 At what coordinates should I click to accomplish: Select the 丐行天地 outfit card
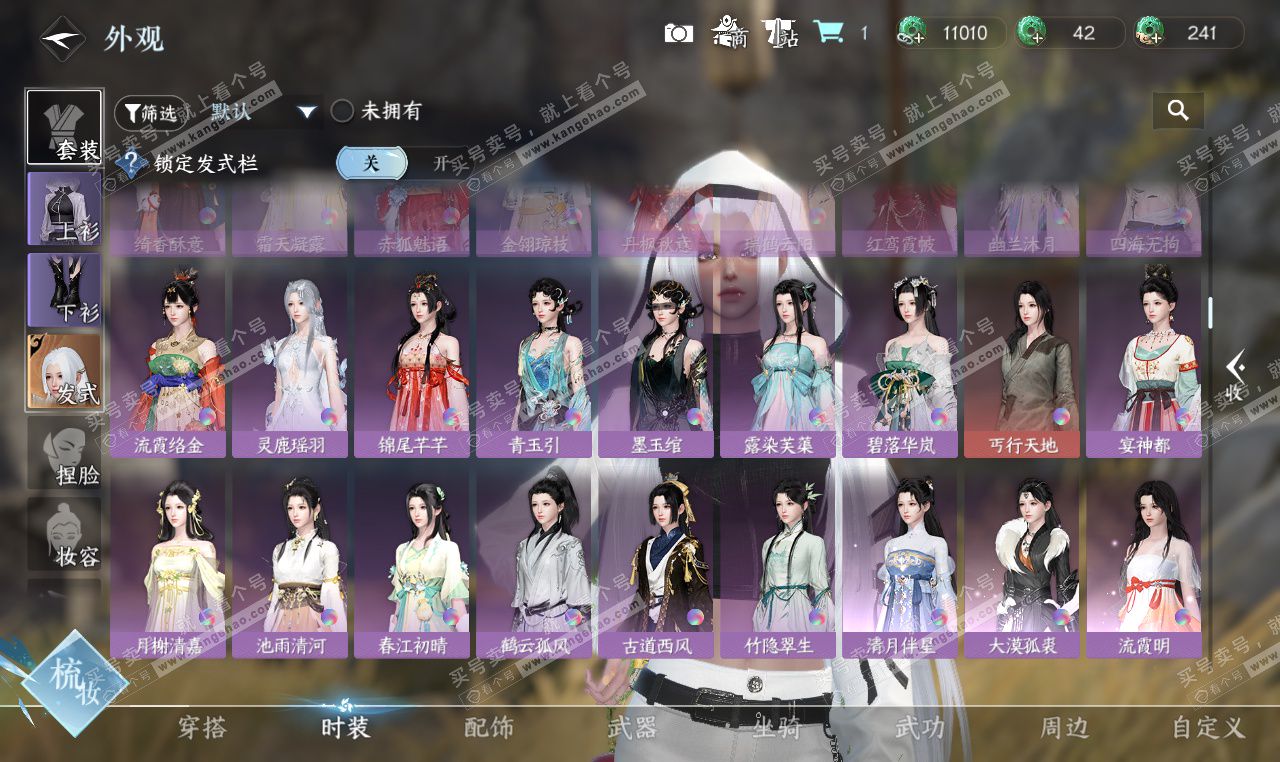(1022, 362)
